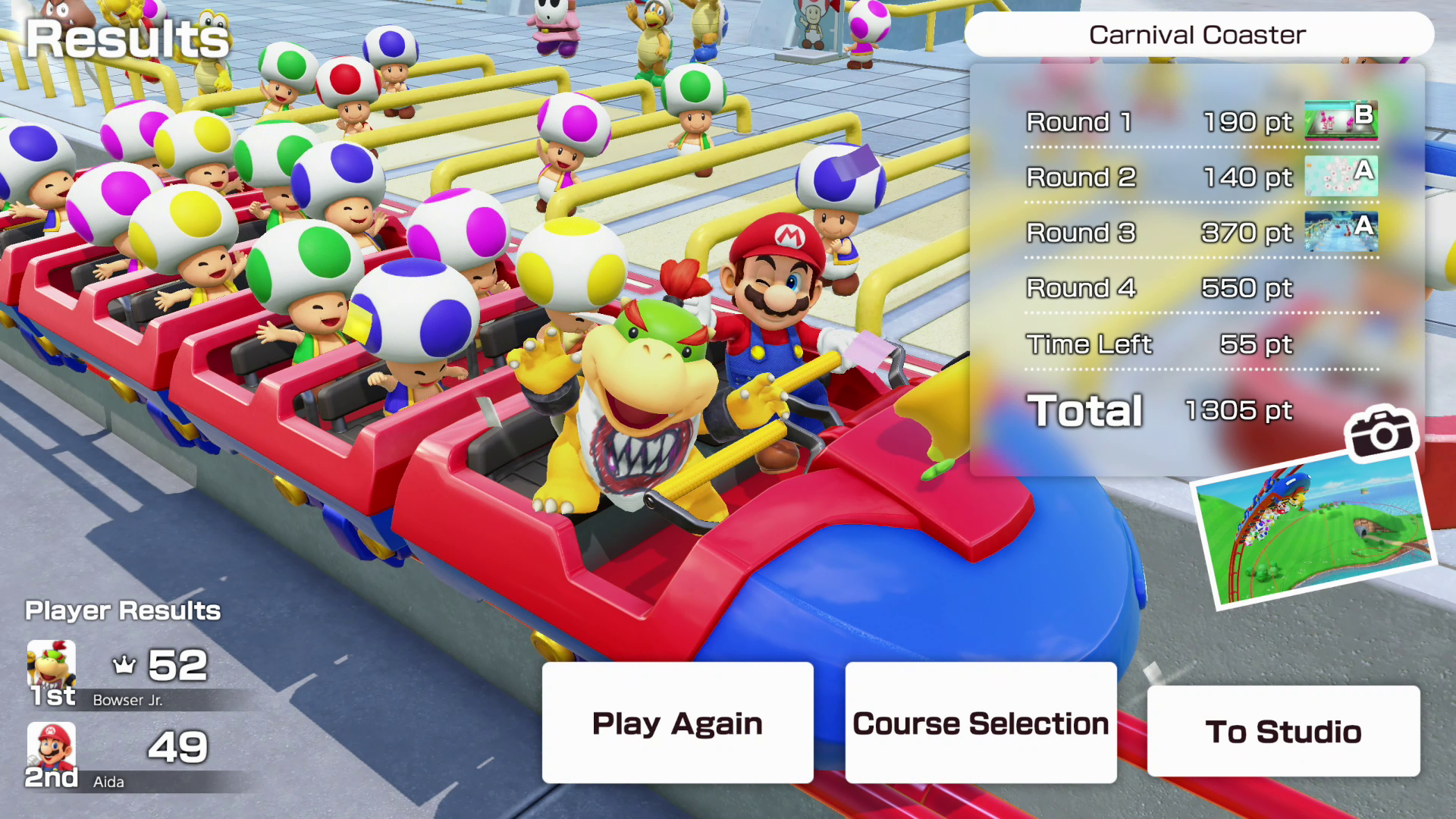The image size is (1456, 819).
Task: Go to the Studio
Action: pos(1283,731)
